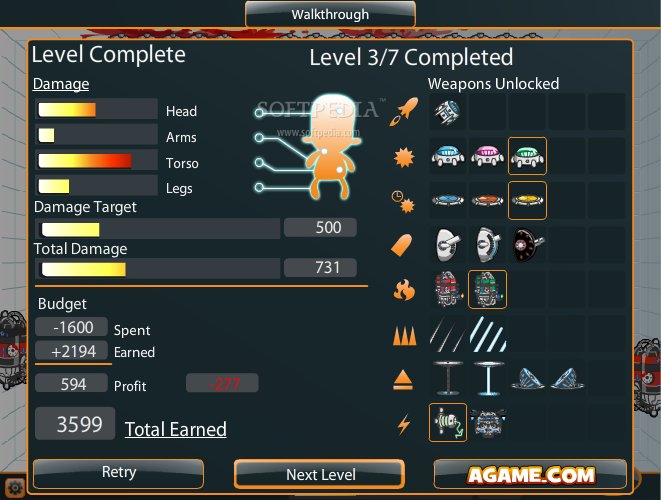Image resolution: width=661 pixels, height=500 pixels.
Task: Select the rocket launcher weapon slot
Action: [x=448, y=111]
